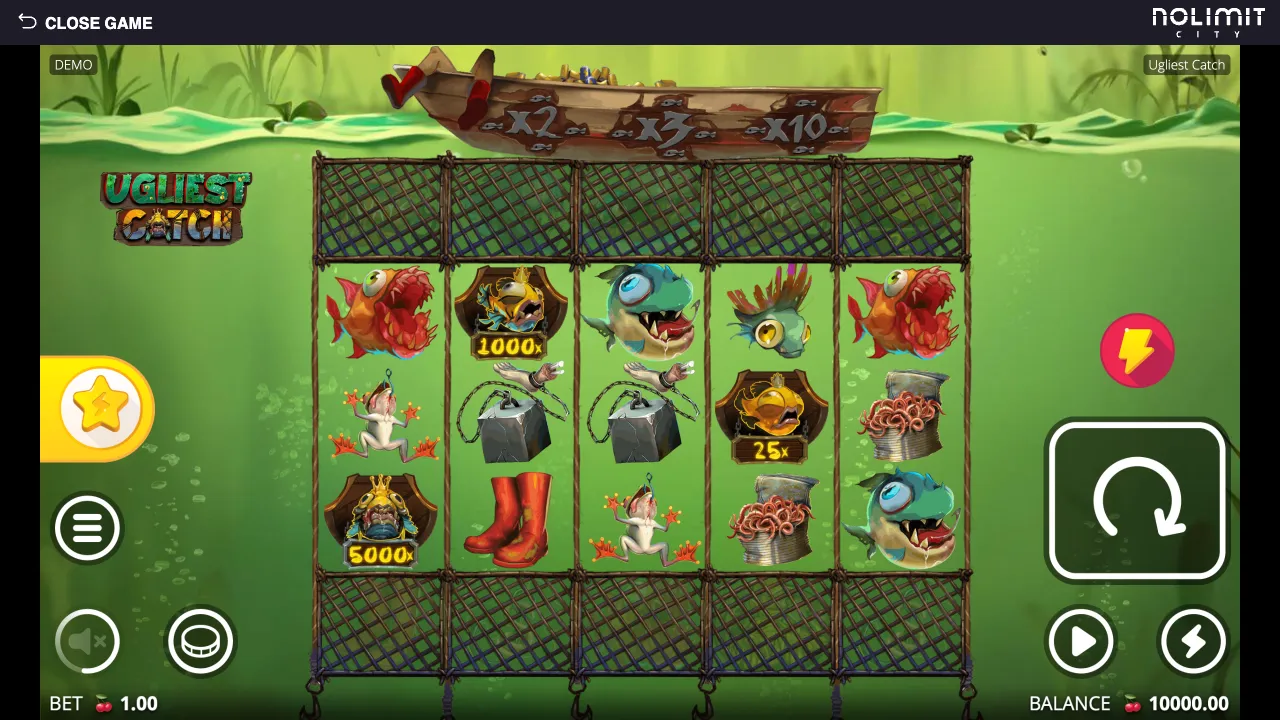
Task: Open the yellow star bonus feature tab
Action: (x=99, y=409)
